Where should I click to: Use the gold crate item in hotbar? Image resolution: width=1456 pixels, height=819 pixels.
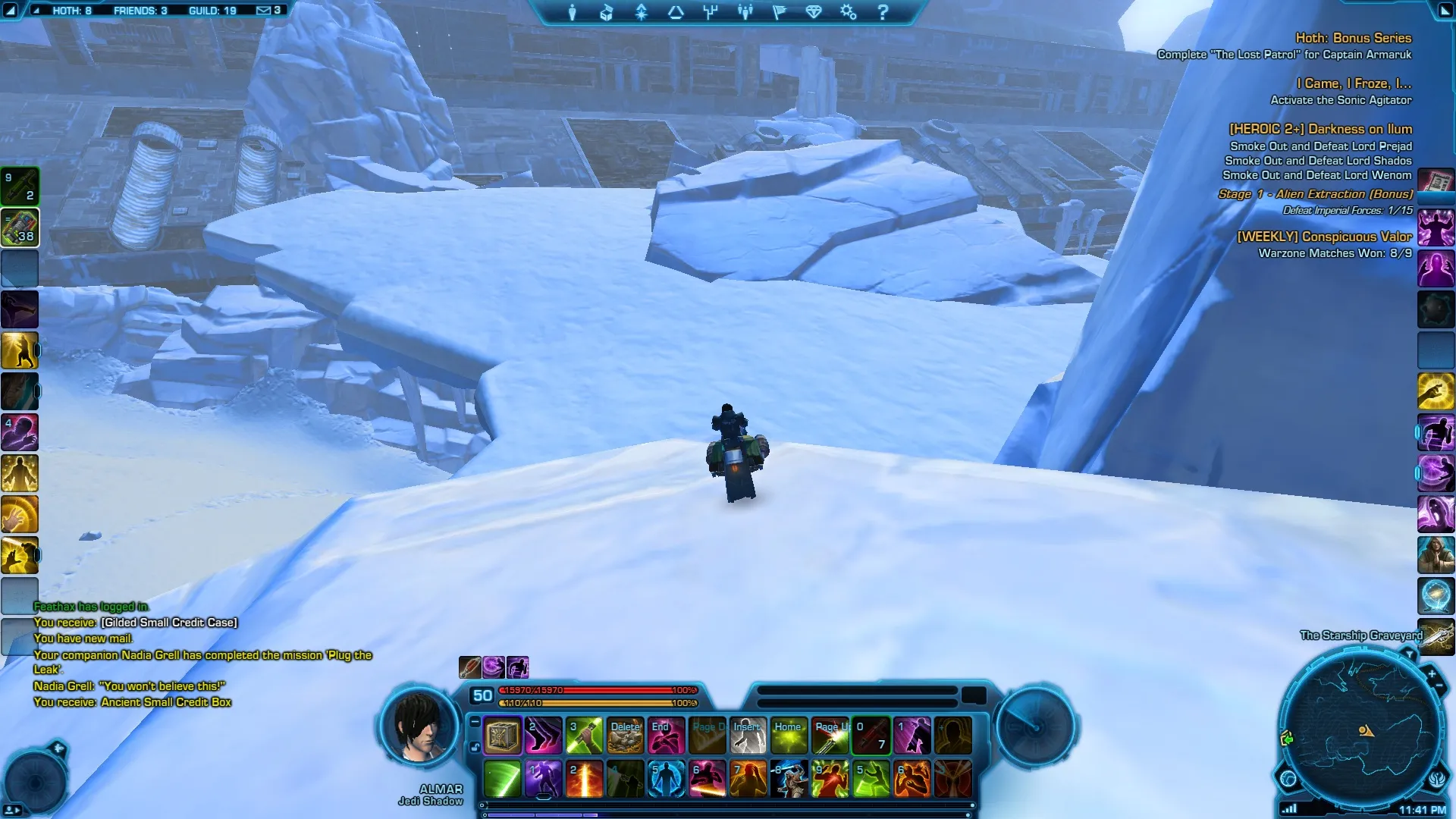(502, 736)
